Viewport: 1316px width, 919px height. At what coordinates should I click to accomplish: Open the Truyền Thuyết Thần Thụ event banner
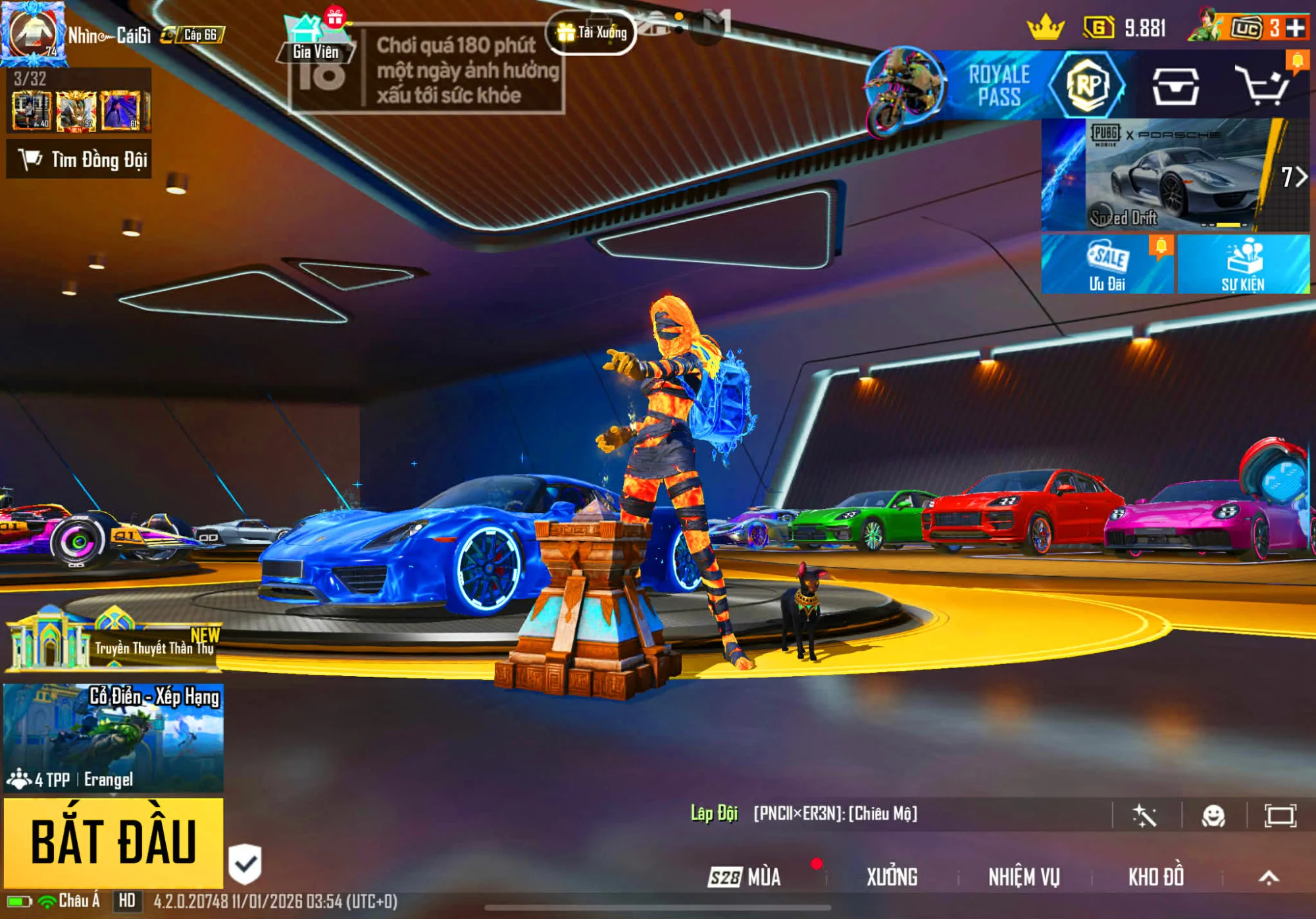[x=113, y=642]
